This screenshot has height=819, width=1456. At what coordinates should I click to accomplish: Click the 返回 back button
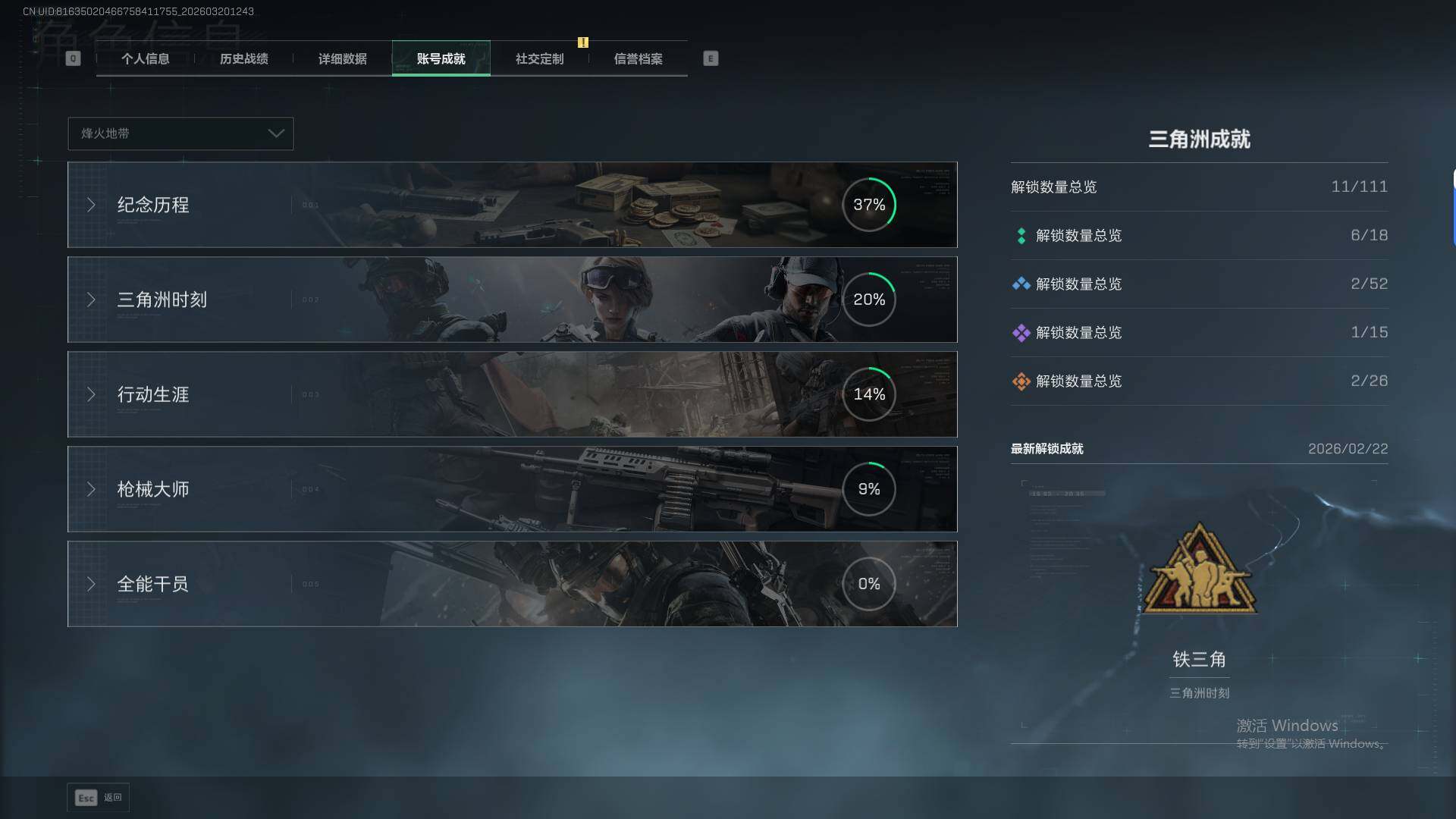(99, 798)
